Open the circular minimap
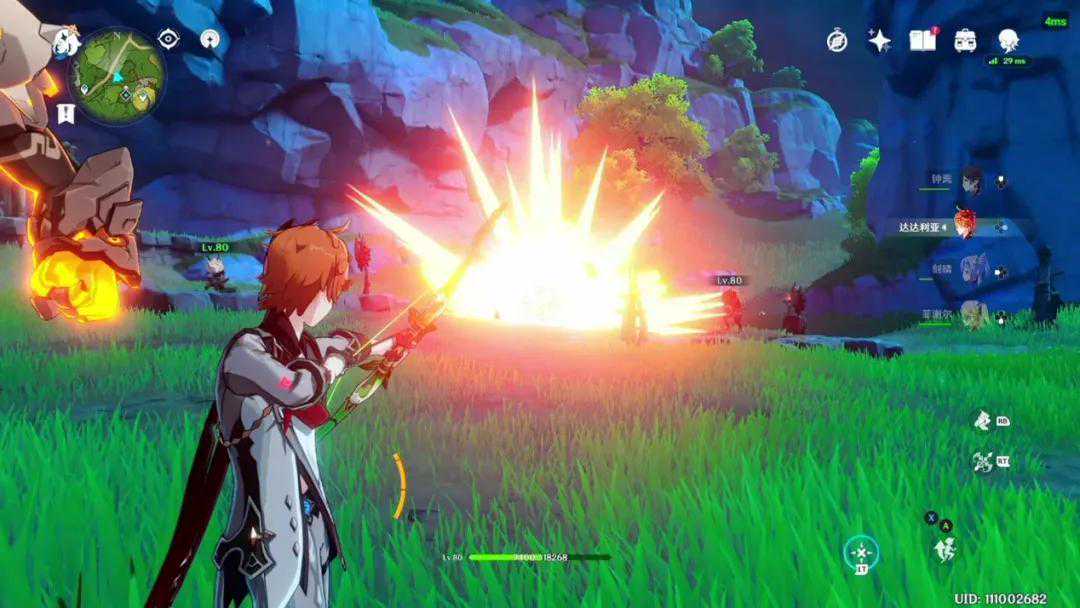 click(x=117, y=75)
